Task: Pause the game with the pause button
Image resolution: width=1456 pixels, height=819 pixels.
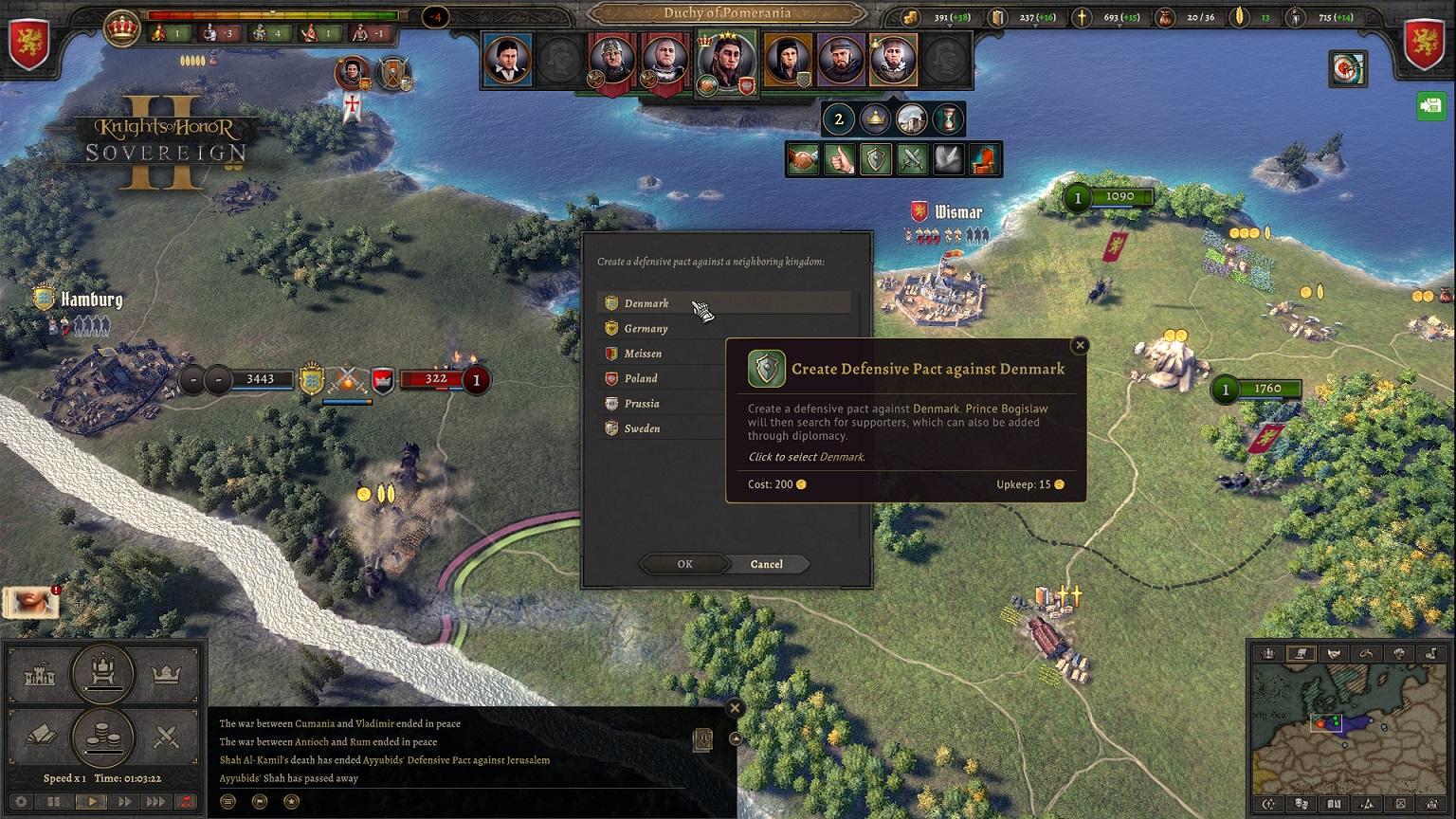Action: coord(53,801)
